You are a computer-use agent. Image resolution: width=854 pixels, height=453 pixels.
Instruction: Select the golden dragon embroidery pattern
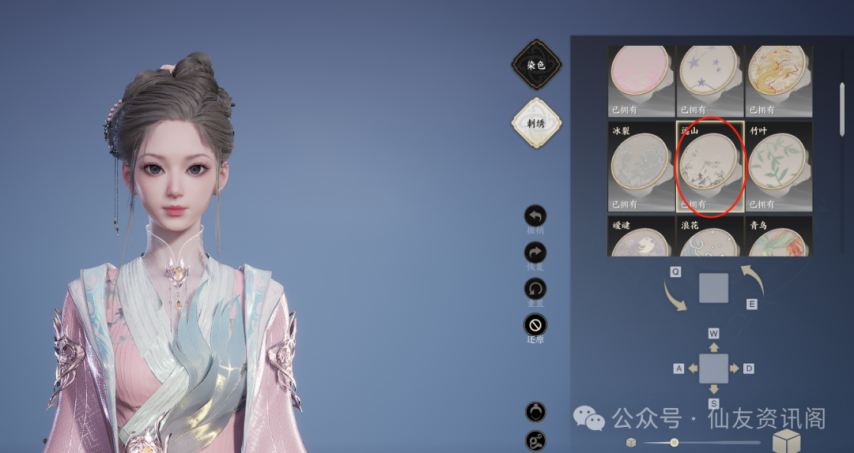tap(778, 78)
